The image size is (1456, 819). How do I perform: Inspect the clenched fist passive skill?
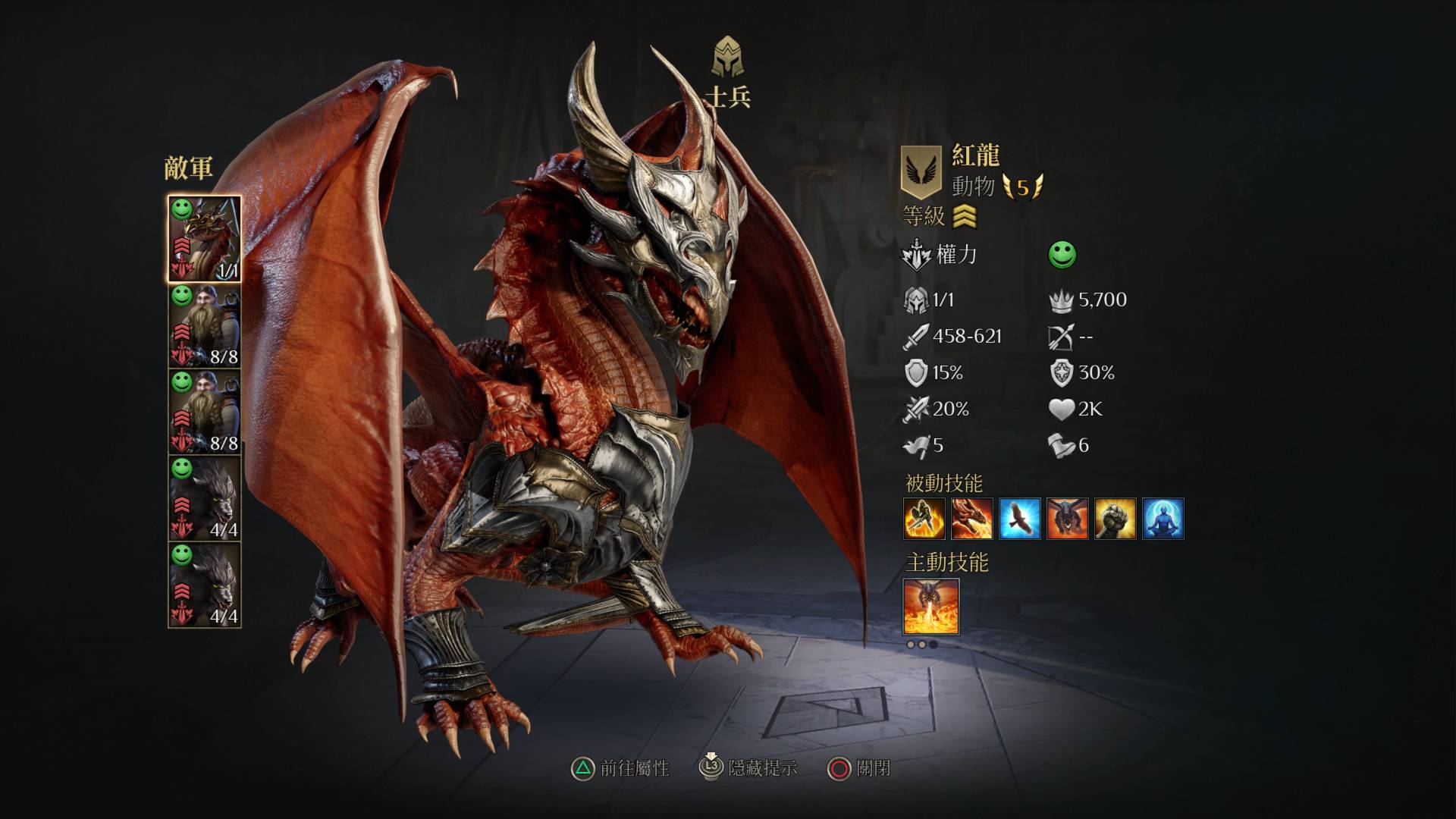(x=1115, y=519)
